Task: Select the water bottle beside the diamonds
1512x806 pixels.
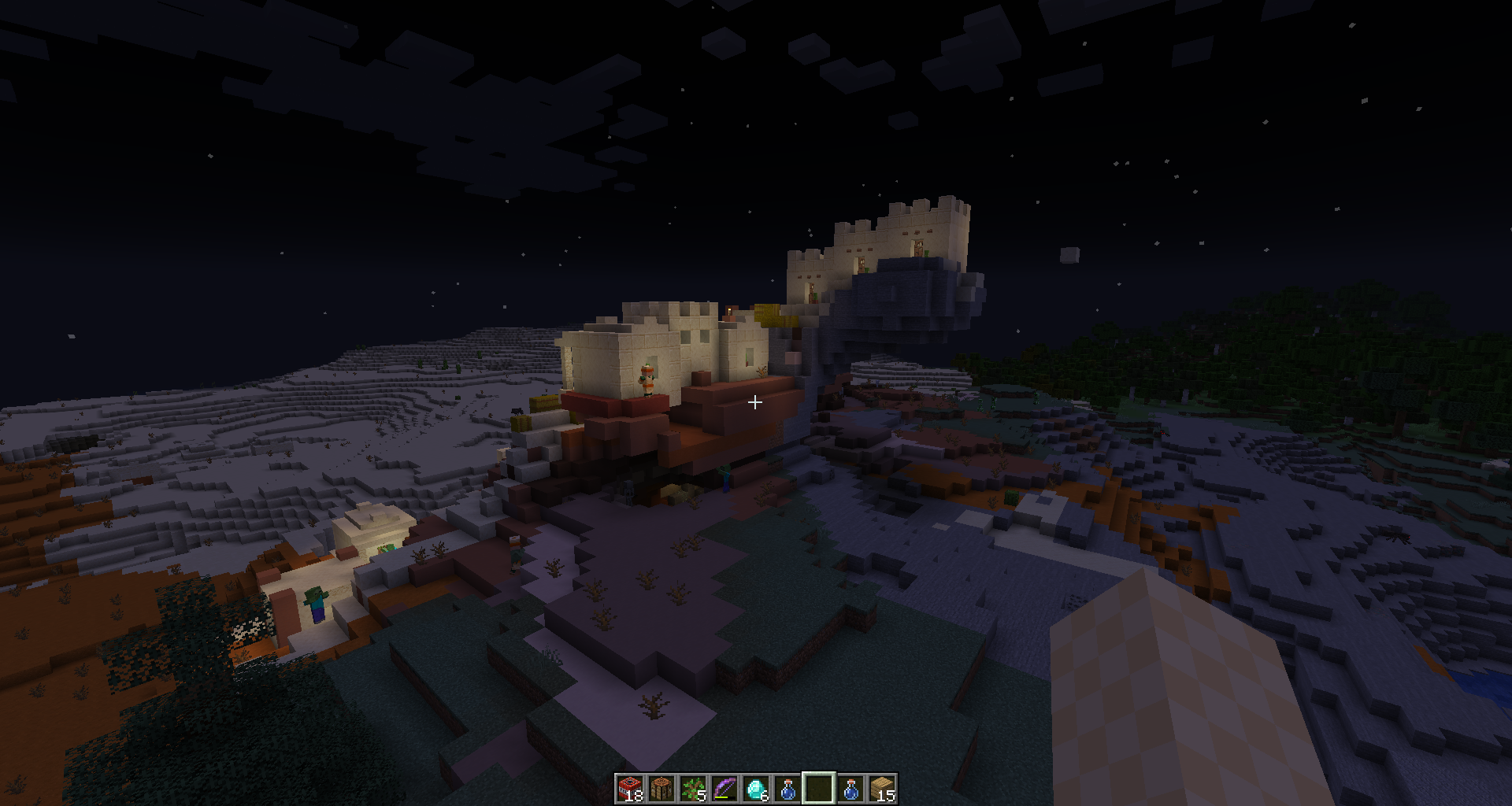Action: click(787, 788)
